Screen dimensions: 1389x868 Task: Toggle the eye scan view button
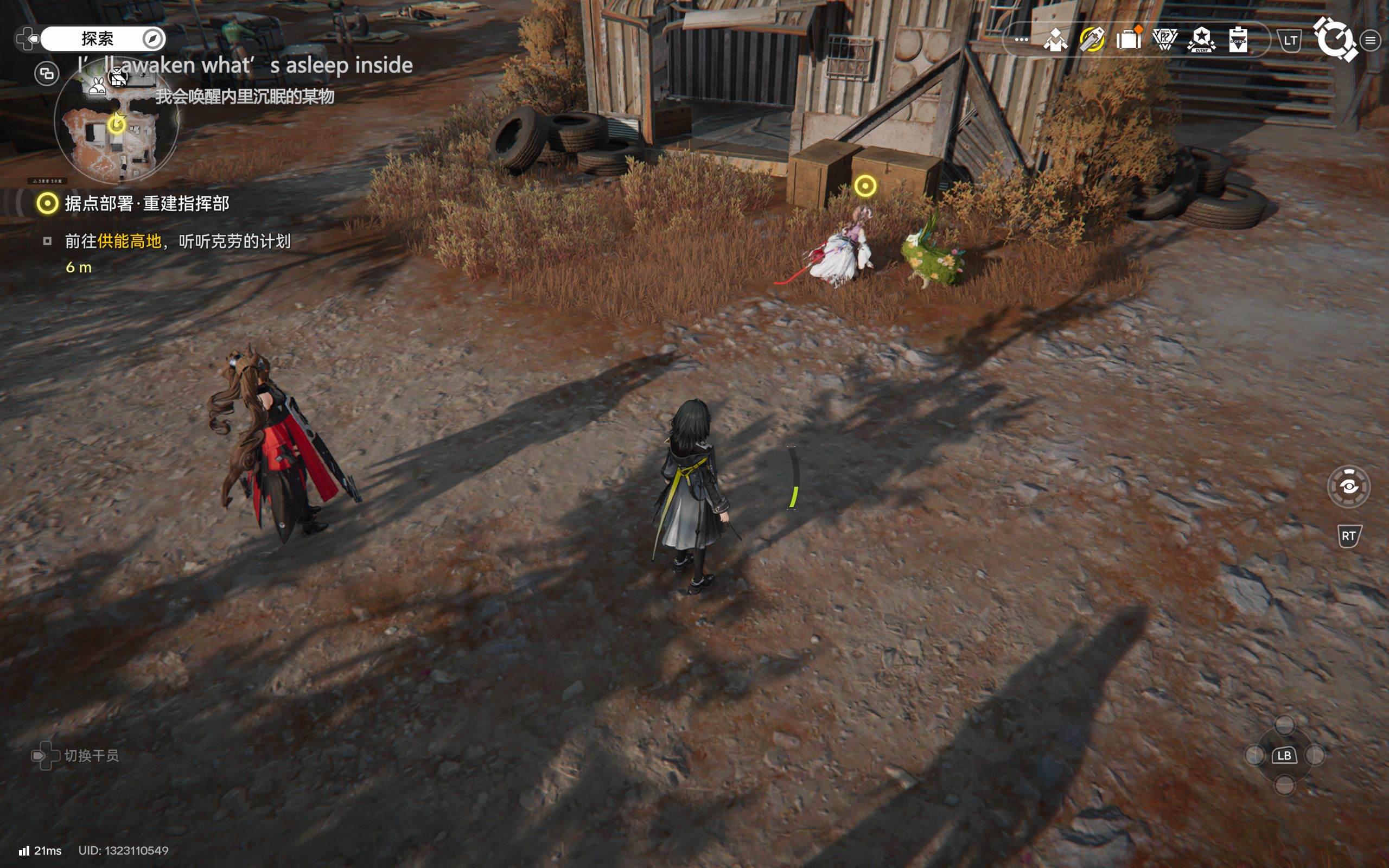click(1348, 487)
